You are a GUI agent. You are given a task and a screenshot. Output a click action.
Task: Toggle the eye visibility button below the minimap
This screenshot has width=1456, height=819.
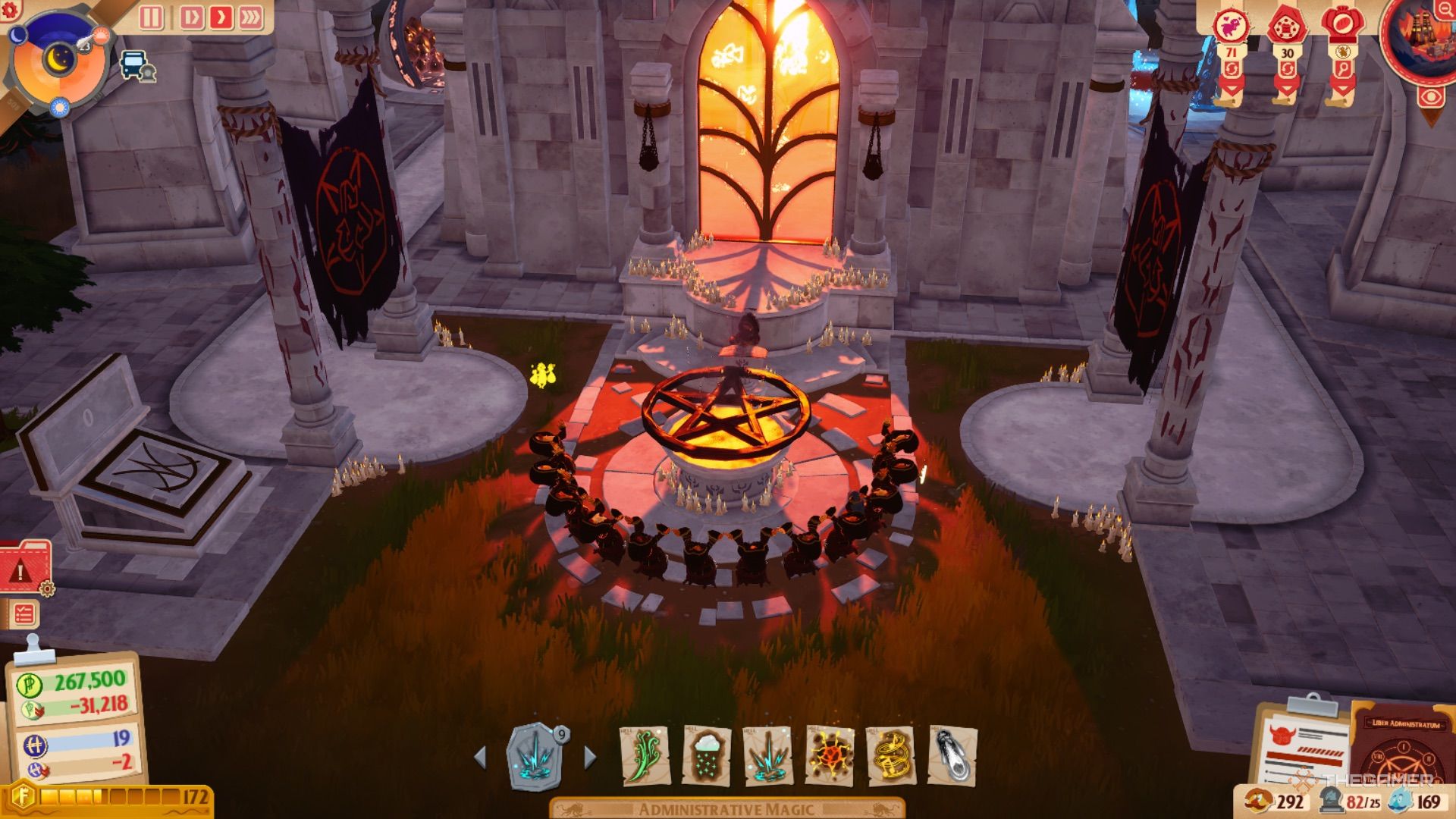[1430, 98]
